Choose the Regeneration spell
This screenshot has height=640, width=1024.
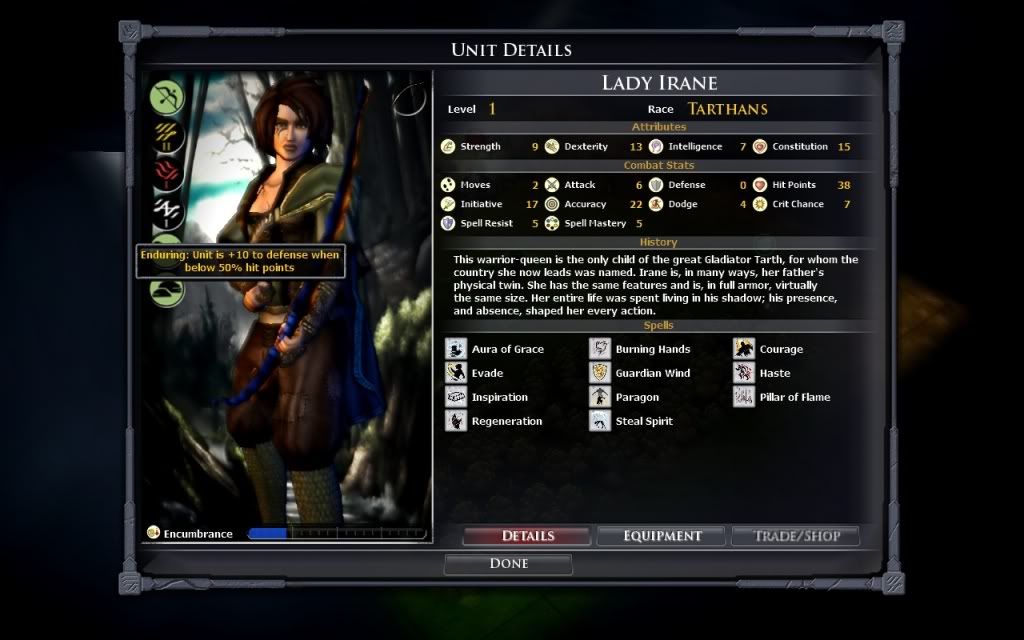456,421
